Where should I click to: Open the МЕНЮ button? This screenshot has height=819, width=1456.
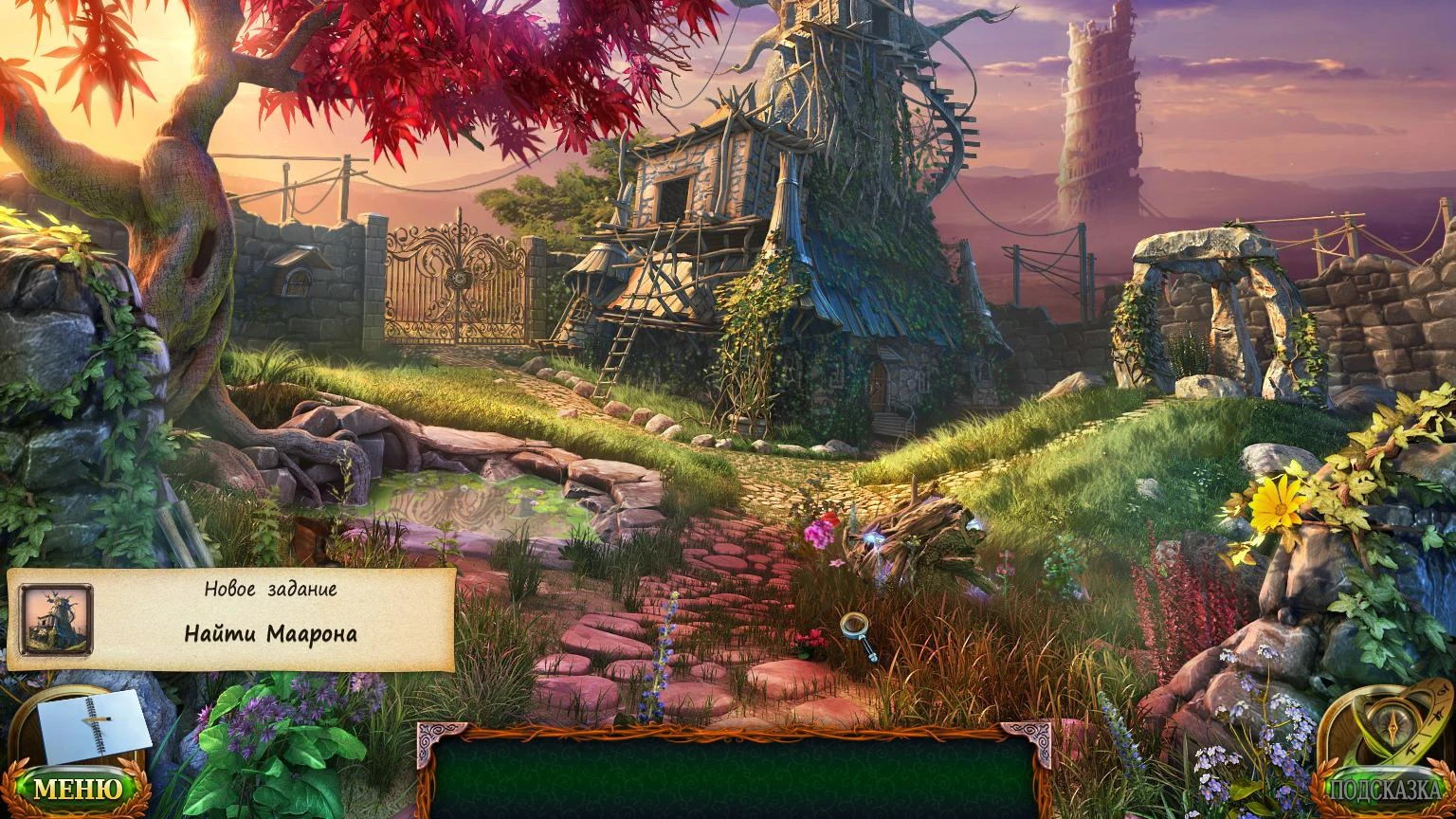pos(78,788)
